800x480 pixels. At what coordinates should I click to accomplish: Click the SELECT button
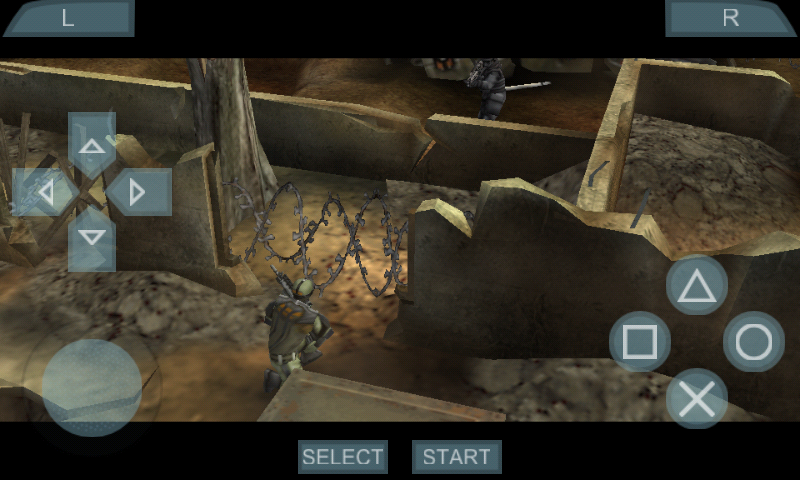pyautogui.click(x=343, y=457)
